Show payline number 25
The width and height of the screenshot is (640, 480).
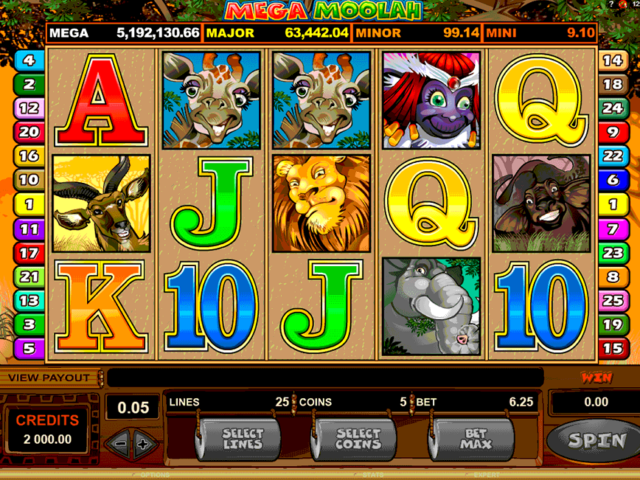click(x=611, y=300)
